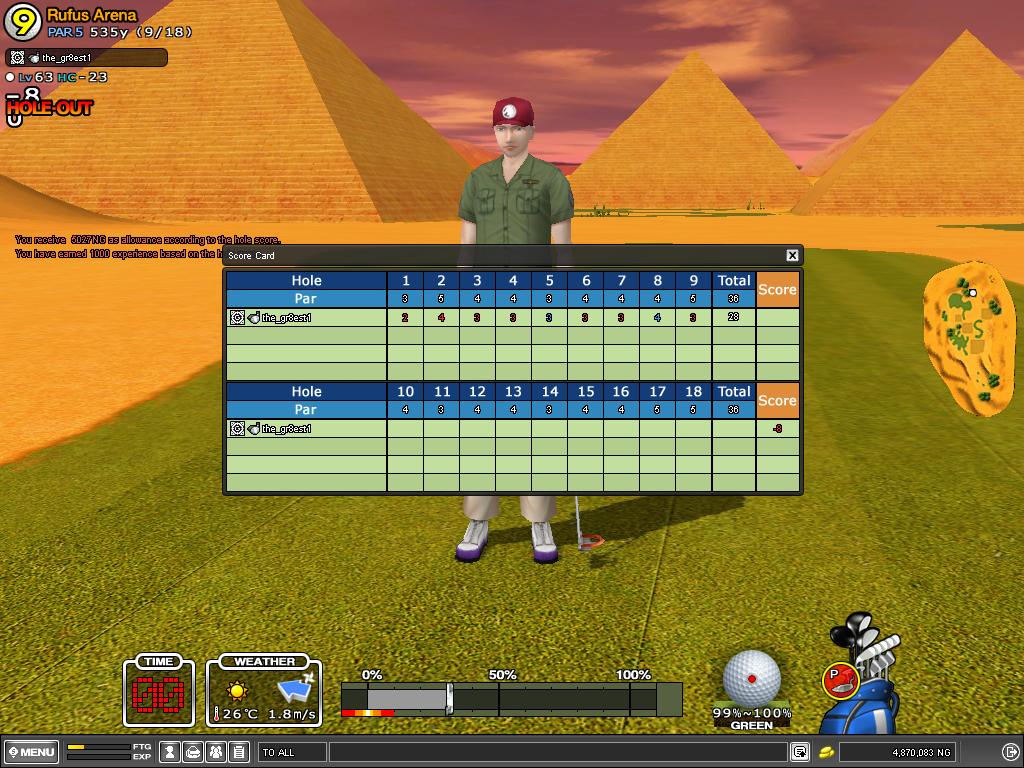Select the the_gr8est1 player name tag
Screen dimensions: 1024x768
(x=86, y=58)
